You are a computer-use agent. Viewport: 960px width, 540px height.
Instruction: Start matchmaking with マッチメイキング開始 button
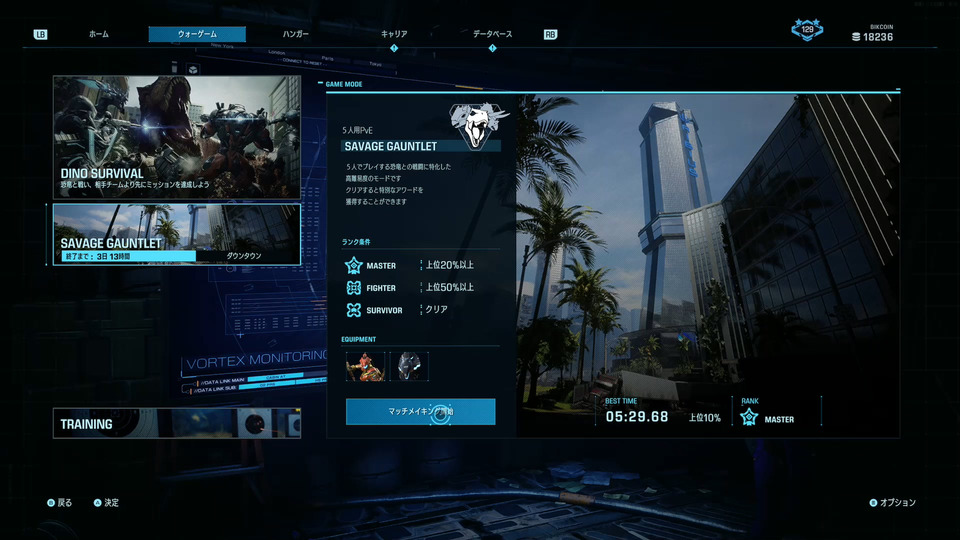coord(420,411)
